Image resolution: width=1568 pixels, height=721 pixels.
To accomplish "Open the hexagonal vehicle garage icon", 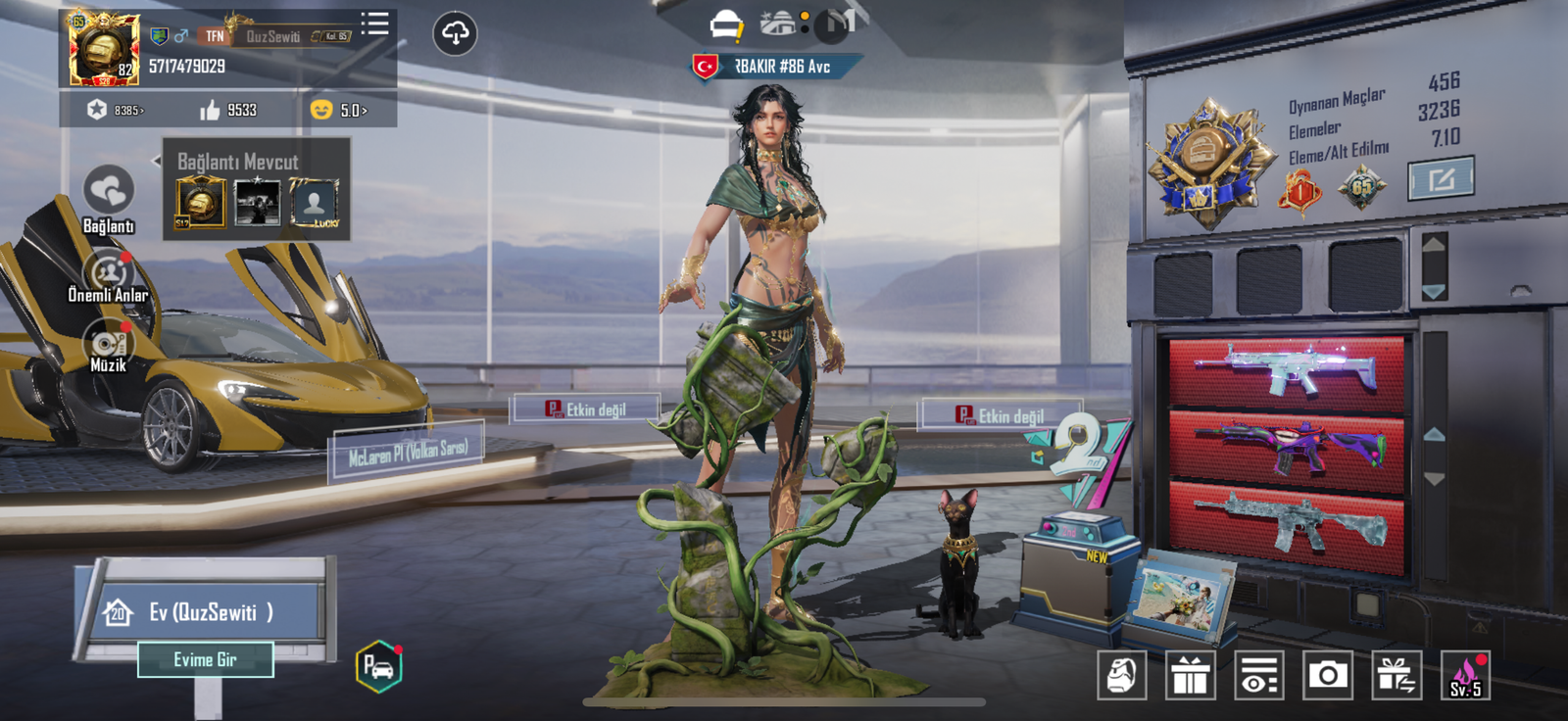I will coord(378,666).
